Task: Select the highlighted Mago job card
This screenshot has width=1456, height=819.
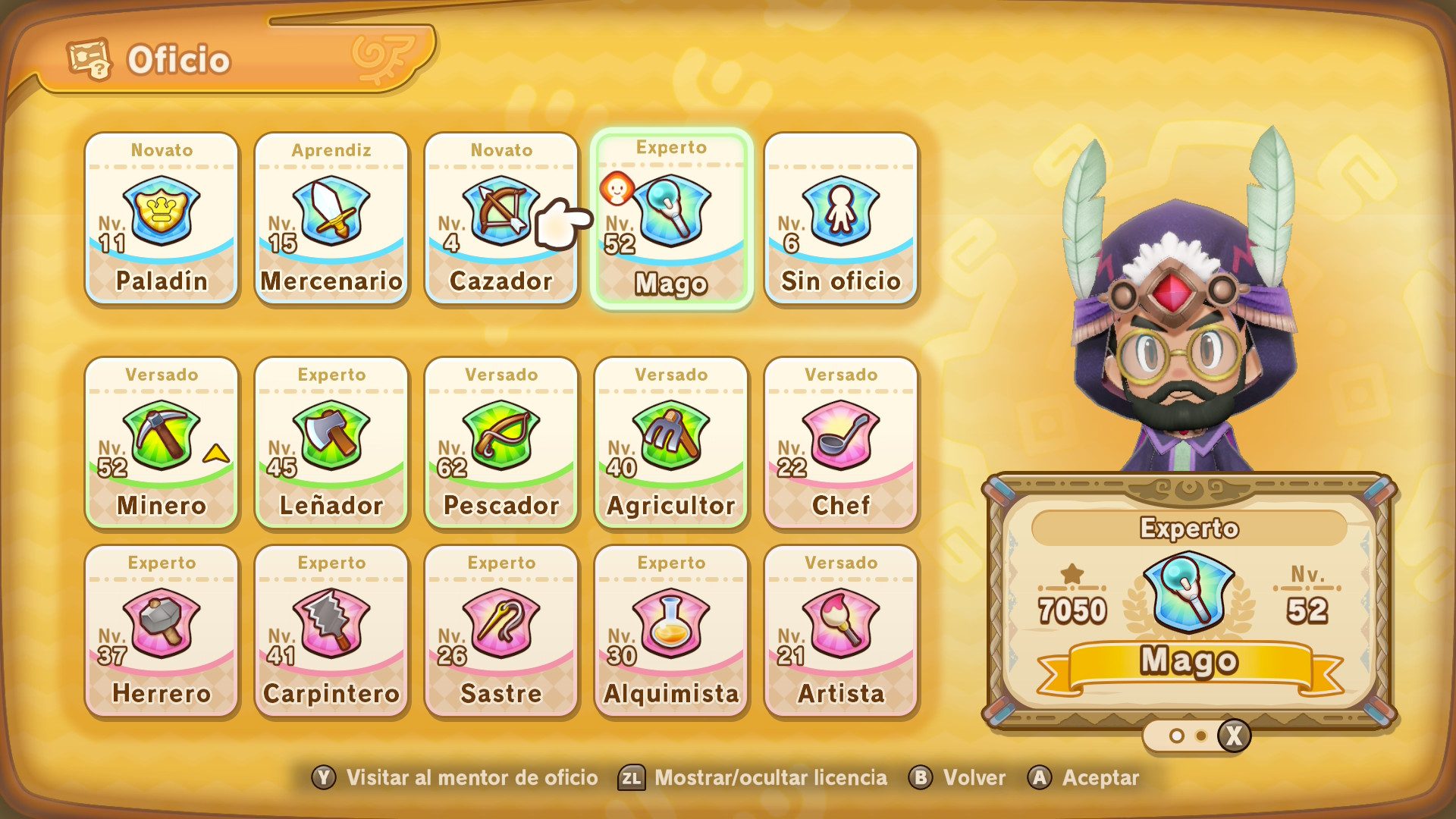Action: tap(672, 218)
